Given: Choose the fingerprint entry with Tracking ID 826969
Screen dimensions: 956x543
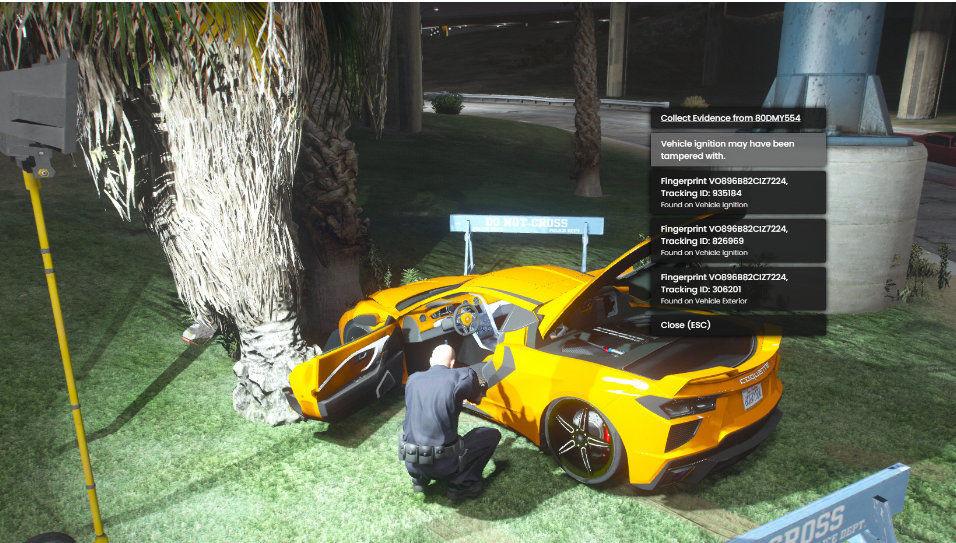Looking at the screenshot, I should pyautogui.click(x=738, y=240).
